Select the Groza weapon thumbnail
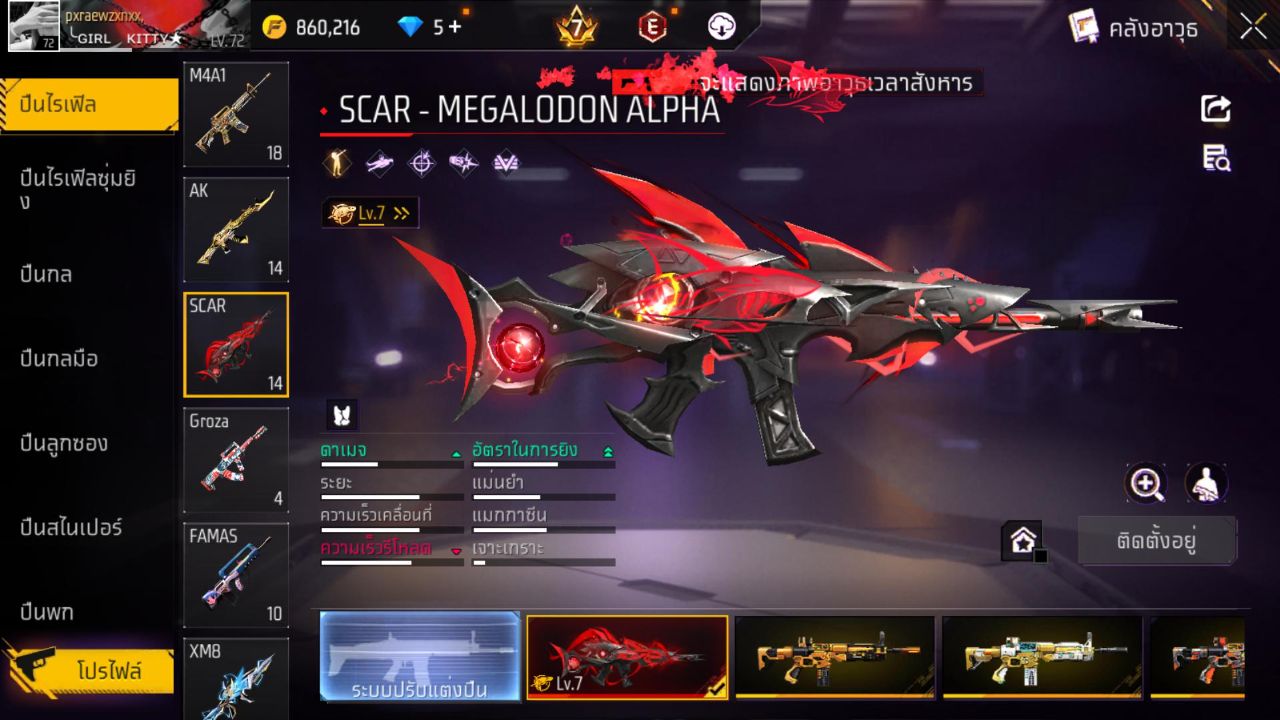 click(235, 460)
